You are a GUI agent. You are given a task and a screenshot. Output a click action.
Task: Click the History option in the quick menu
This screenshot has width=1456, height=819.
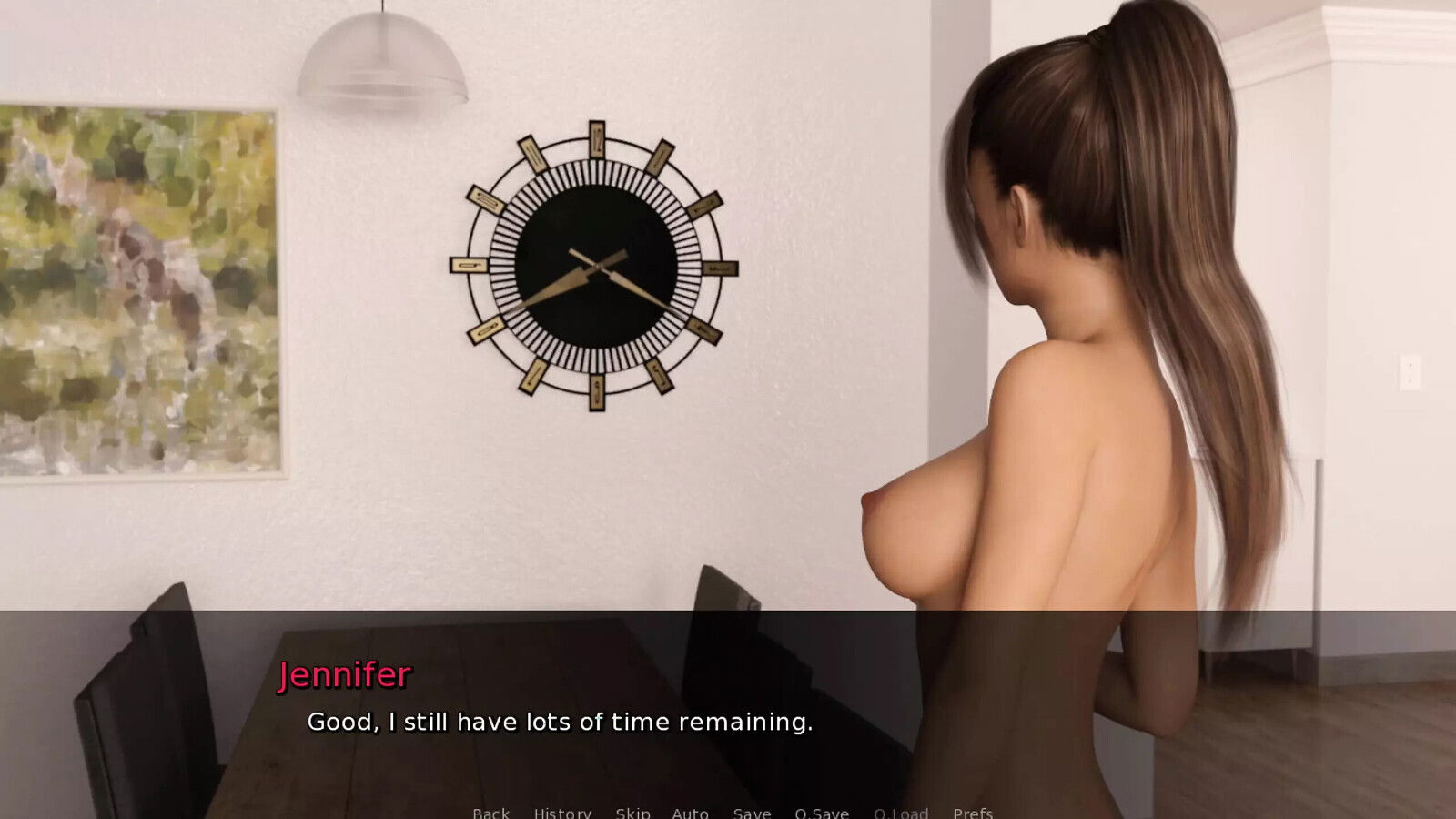561,813
